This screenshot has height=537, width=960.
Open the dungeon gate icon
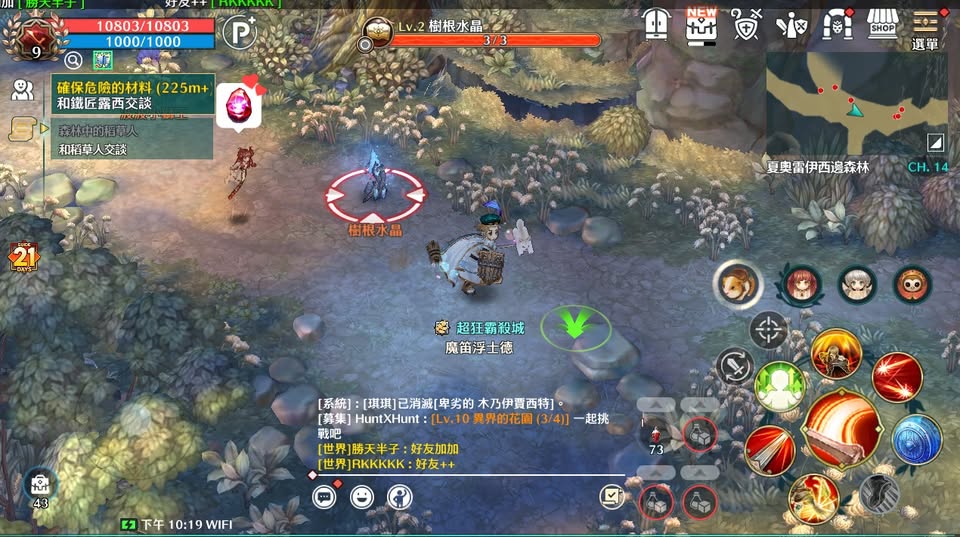(836, 25)
